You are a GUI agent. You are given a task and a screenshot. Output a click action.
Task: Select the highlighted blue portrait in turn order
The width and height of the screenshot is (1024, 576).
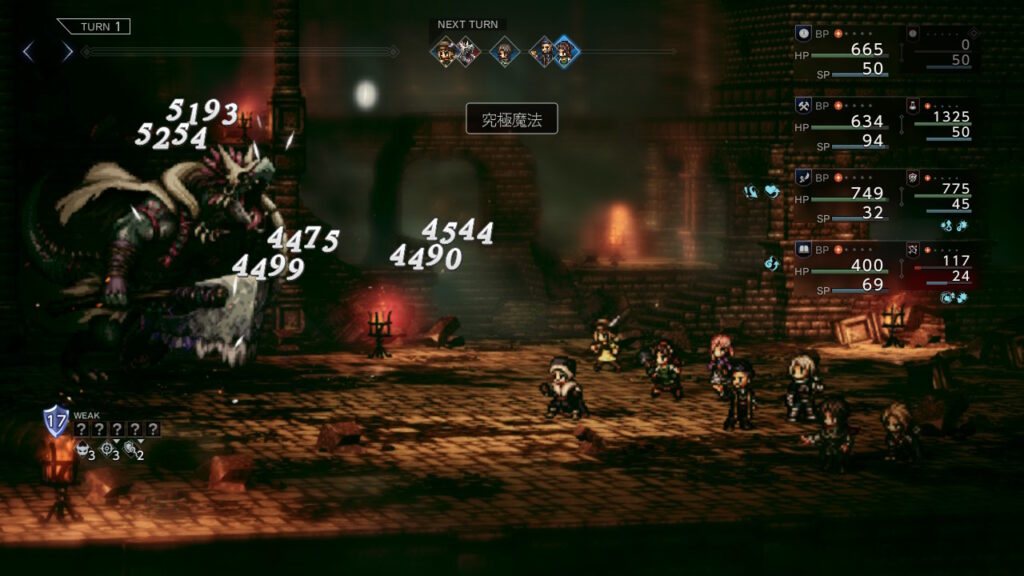[565, 51]
